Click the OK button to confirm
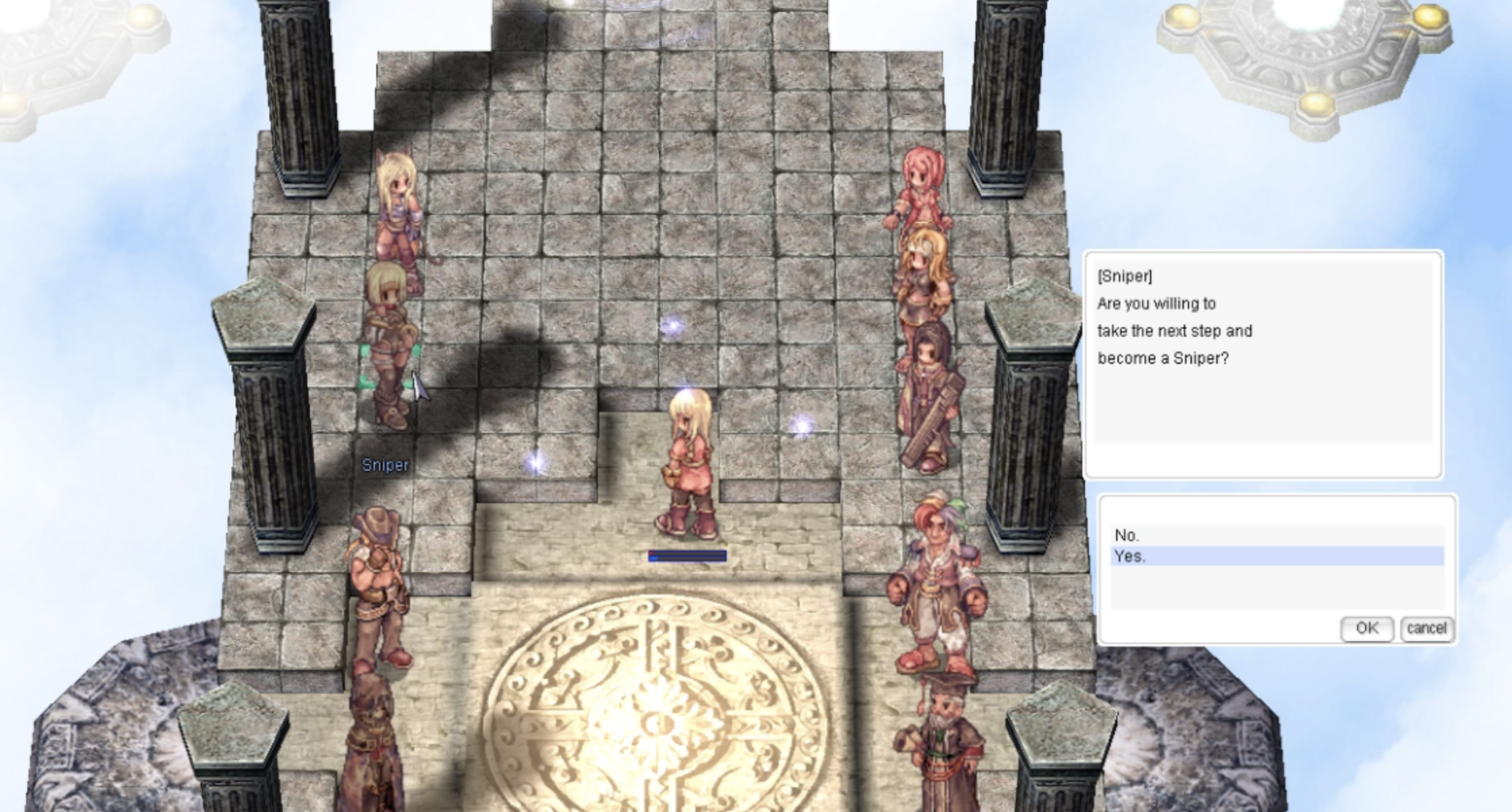This screenshot has width=1512, height=812. [1368, 629]
